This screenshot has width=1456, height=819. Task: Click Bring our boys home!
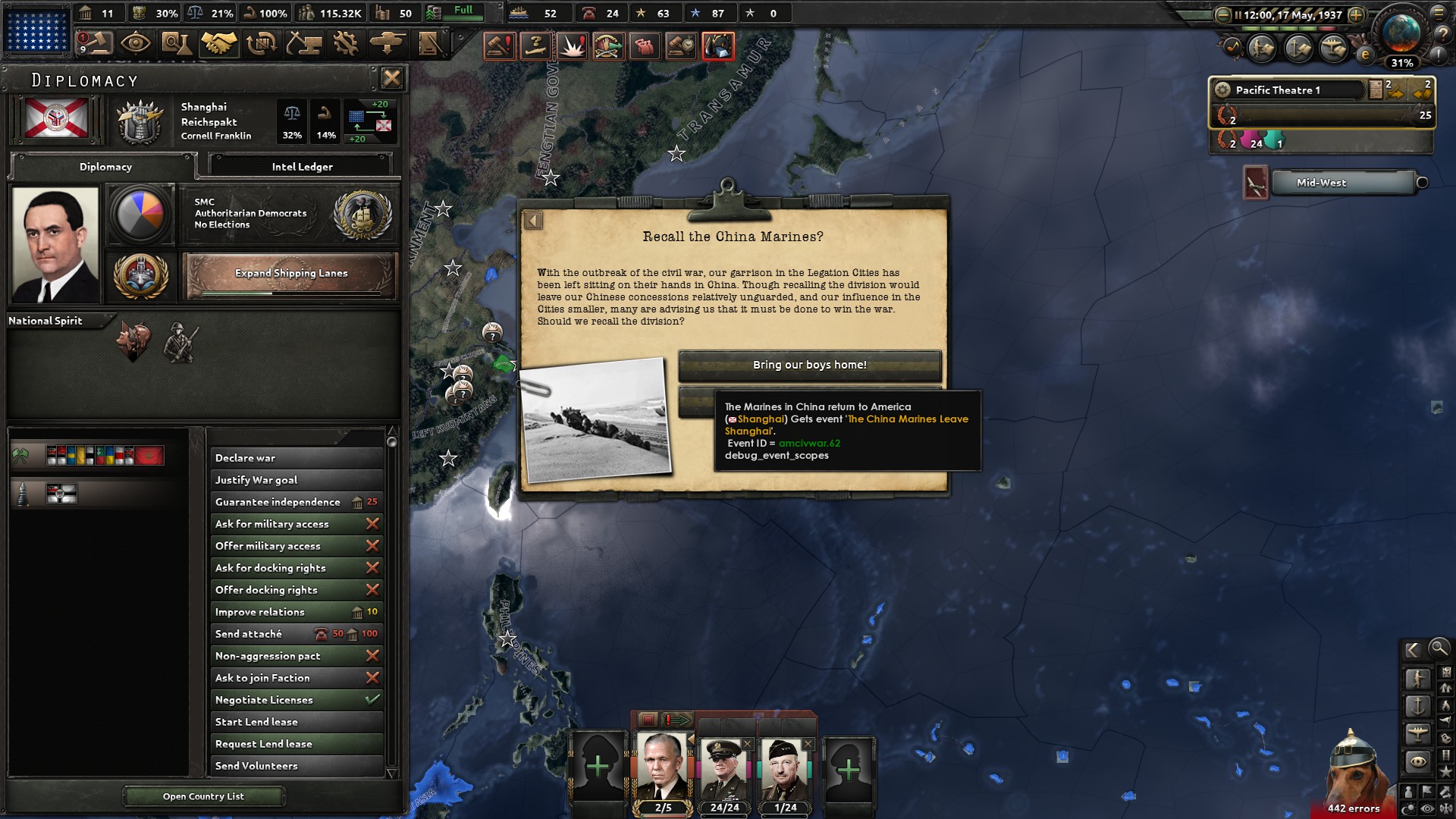click(x=808, y=365)
